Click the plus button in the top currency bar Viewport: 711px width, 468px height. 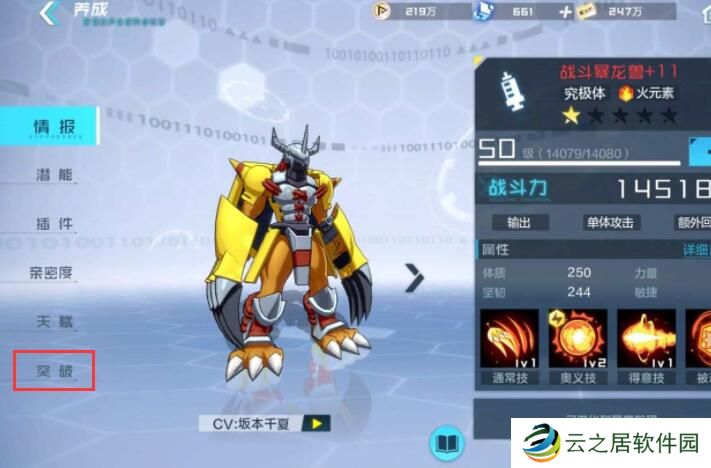565,12
